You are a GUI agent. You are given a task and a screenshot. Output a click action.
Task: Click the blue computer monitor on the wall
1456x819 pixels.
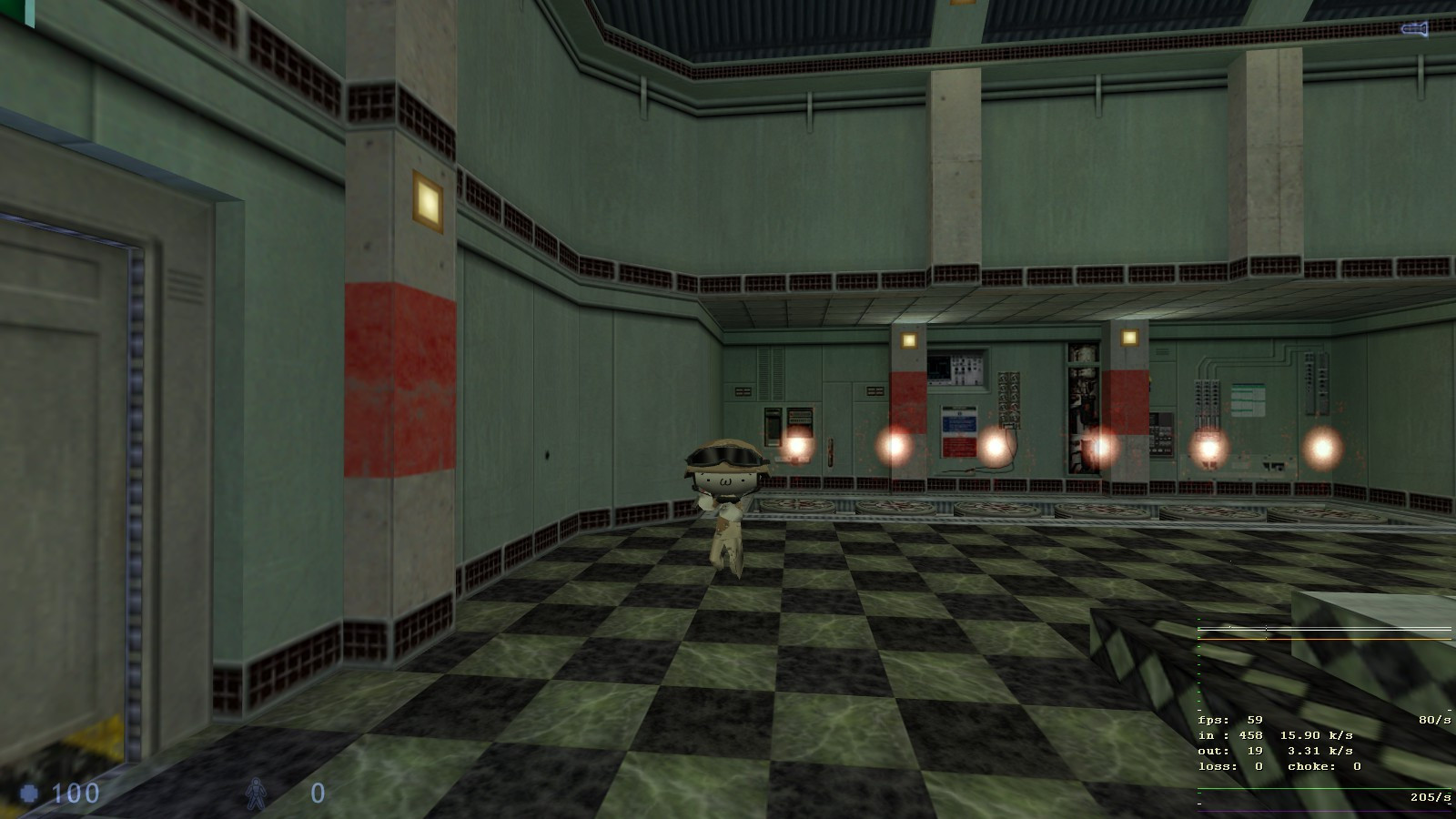click(938, 368)
